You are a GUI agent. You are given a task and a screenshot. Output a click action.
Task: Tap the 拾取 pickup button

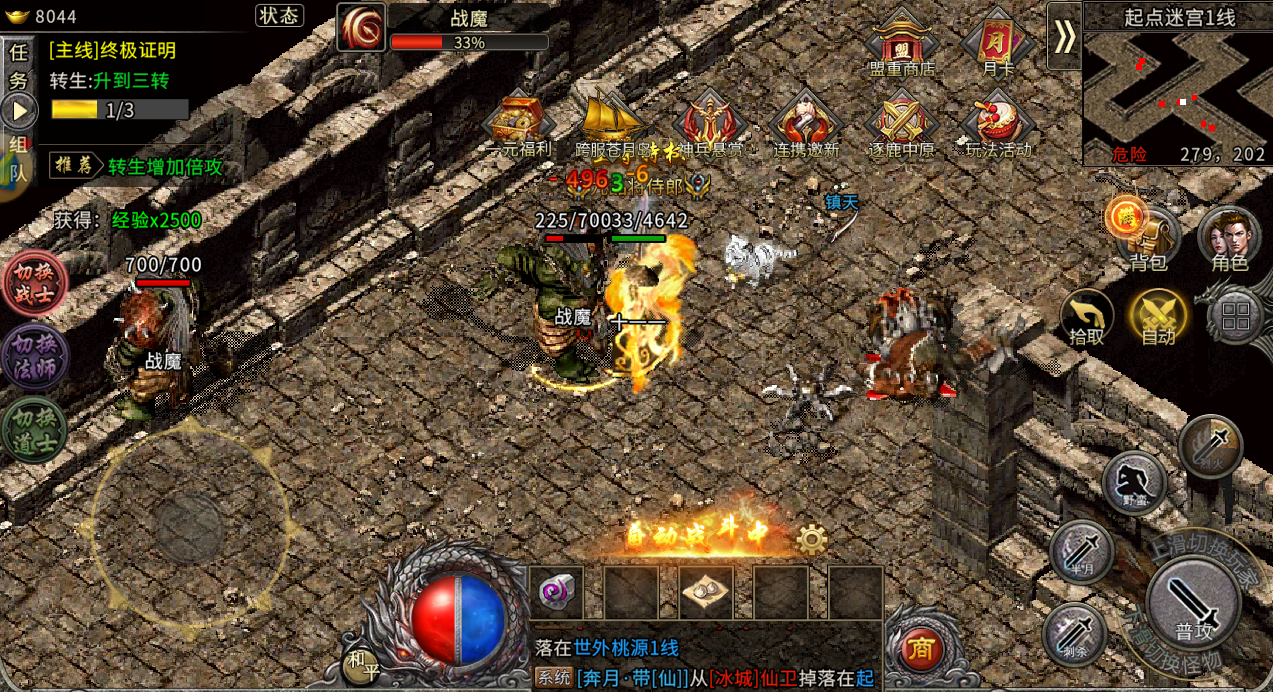(1087, 318)
